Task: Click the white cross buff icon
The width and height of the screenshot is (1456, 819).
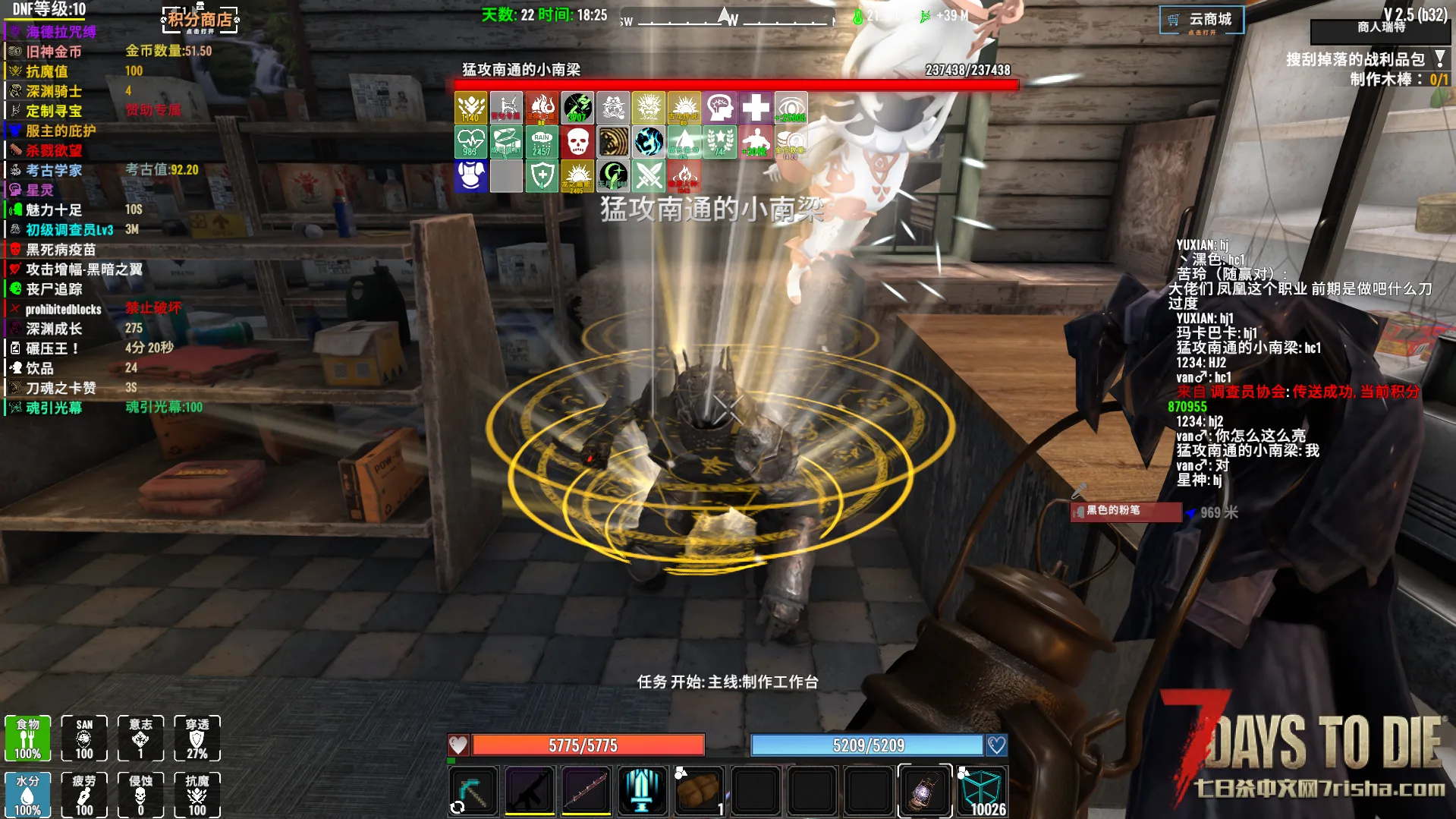Action: click(755, 108)
